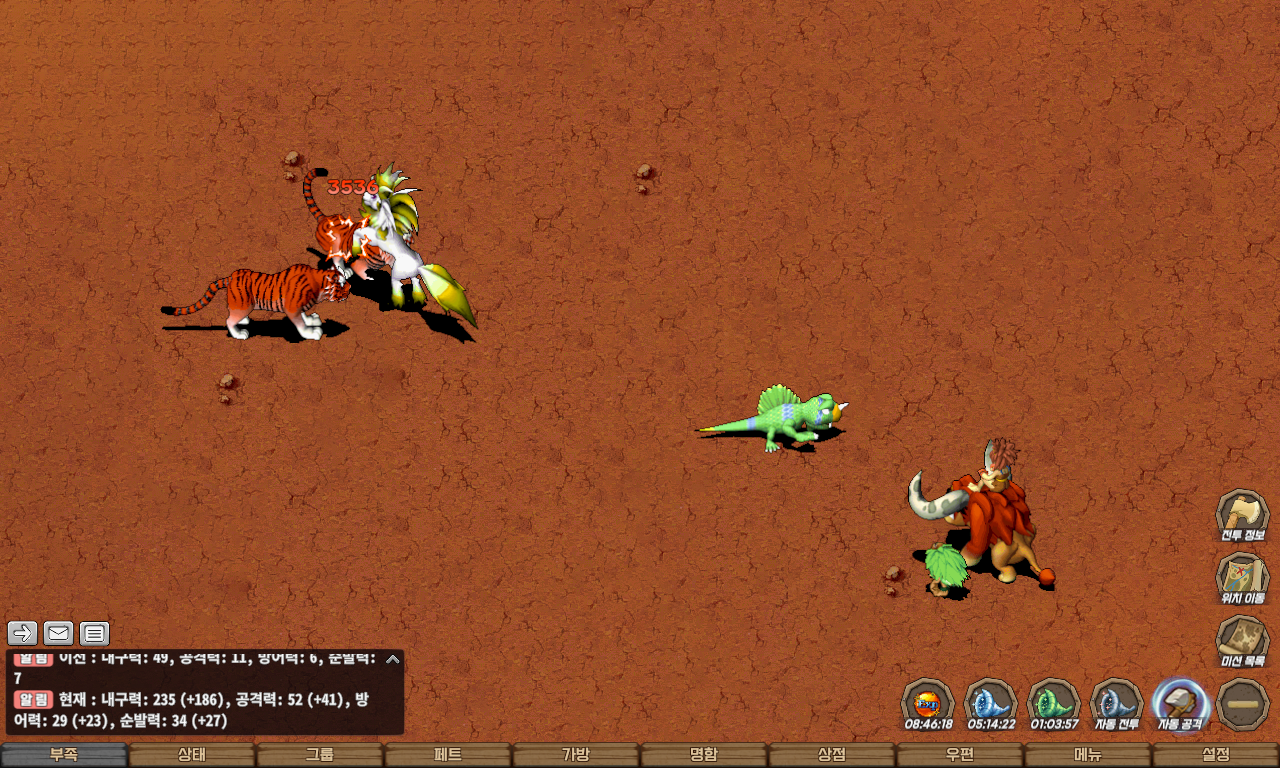This screenshot has width=1280, height=768.
Task: Collapse the icon row with the minus button
Action: (x=1243, y=704)
